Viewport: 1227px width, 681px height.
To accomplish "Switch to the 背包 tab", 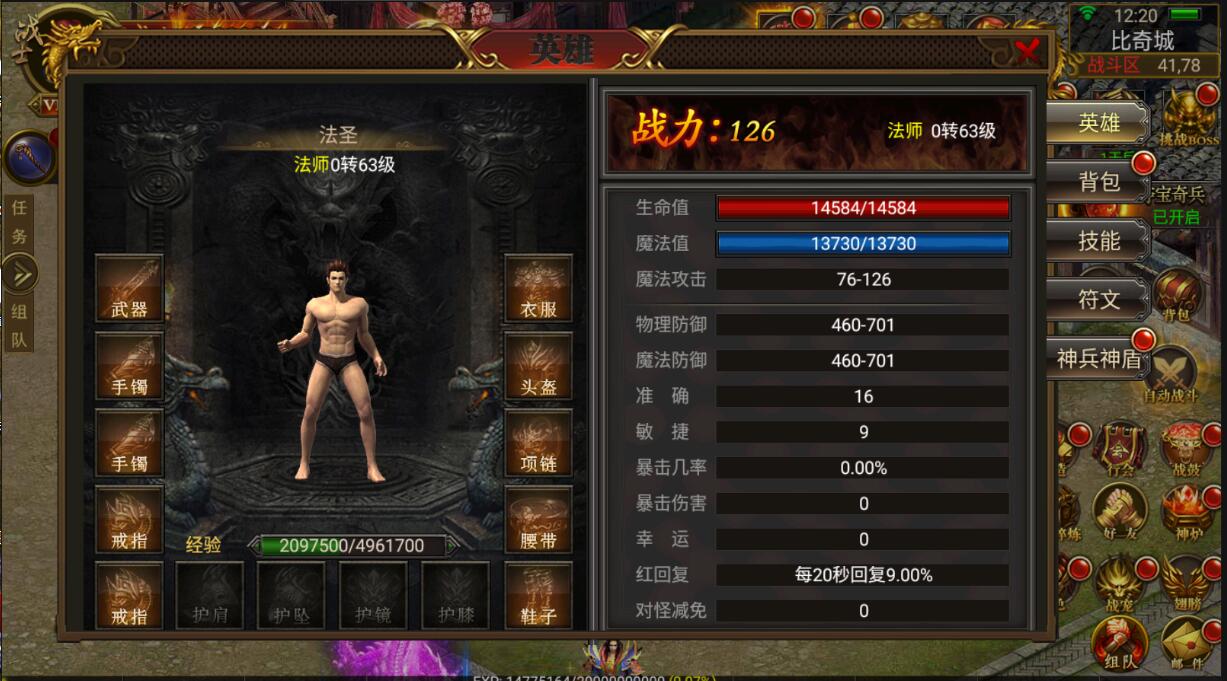I will (x=1098, y=182).
